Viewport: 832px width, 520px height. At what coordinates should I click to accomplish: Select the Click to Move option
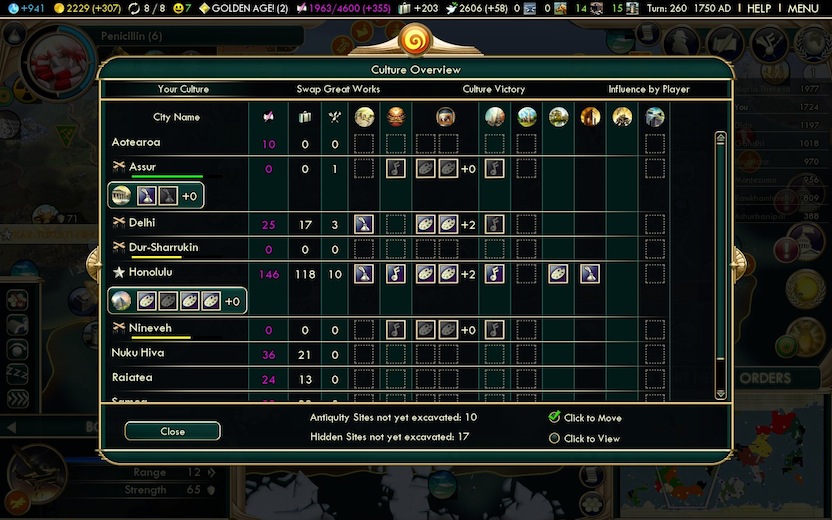click(x=555, y=418)
